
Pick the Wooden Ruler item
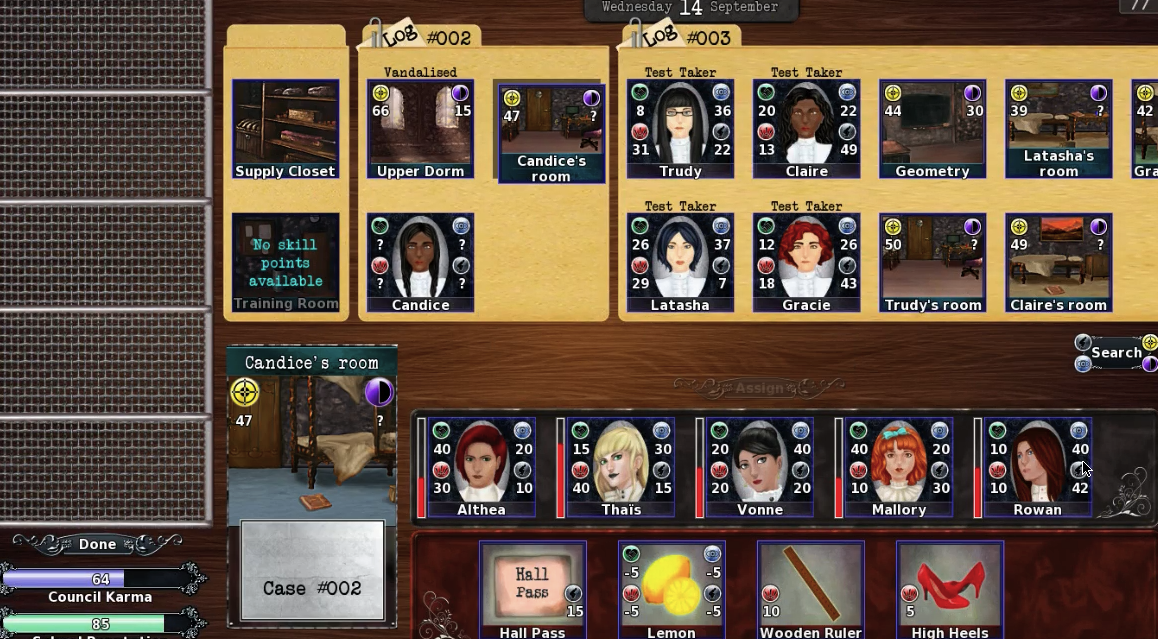(x=810, y=590)
